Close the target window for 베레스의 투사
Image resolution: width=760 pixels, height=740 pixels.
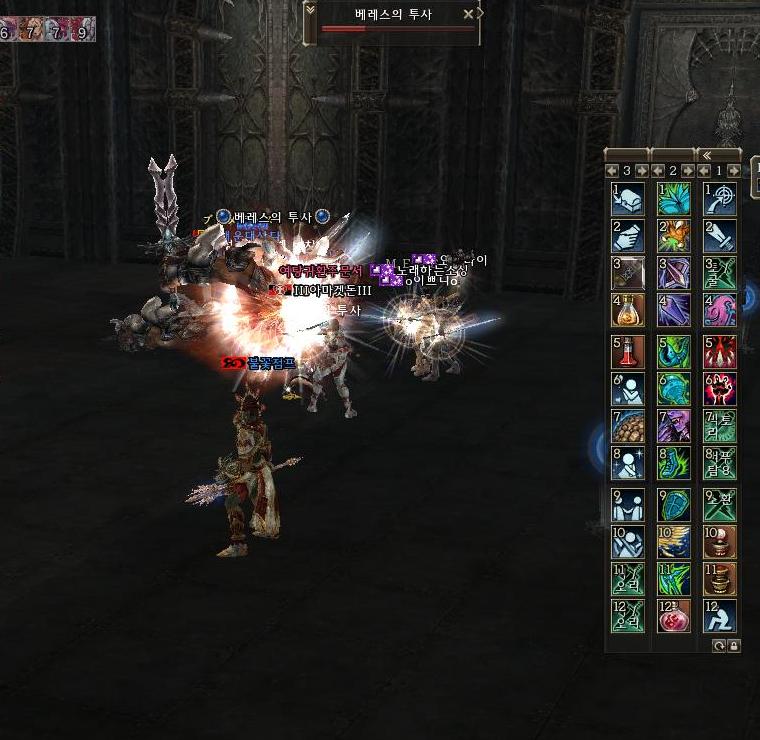point(468,15)
